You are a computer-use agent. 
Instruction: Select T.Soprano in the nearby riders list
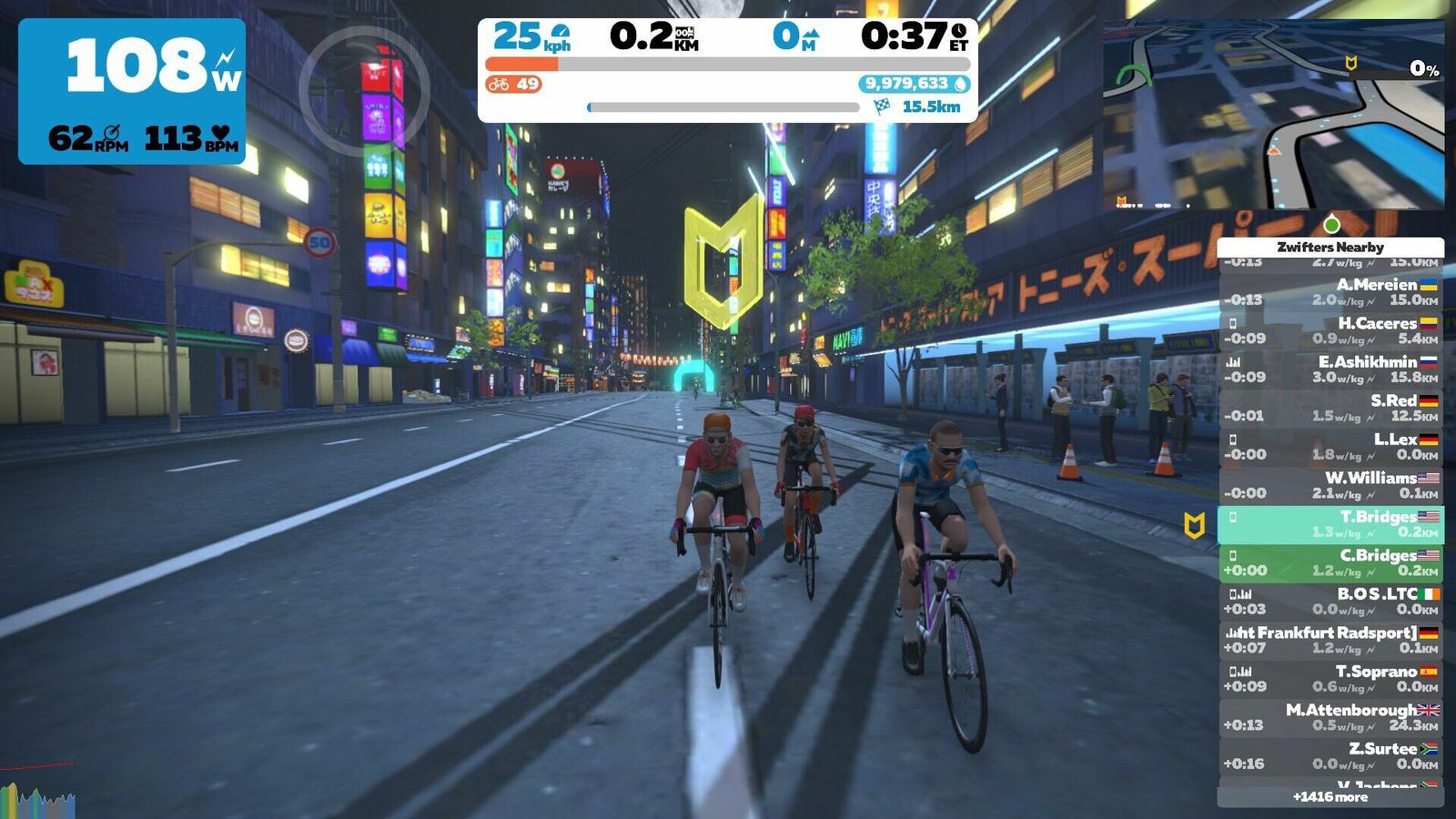1330,679
